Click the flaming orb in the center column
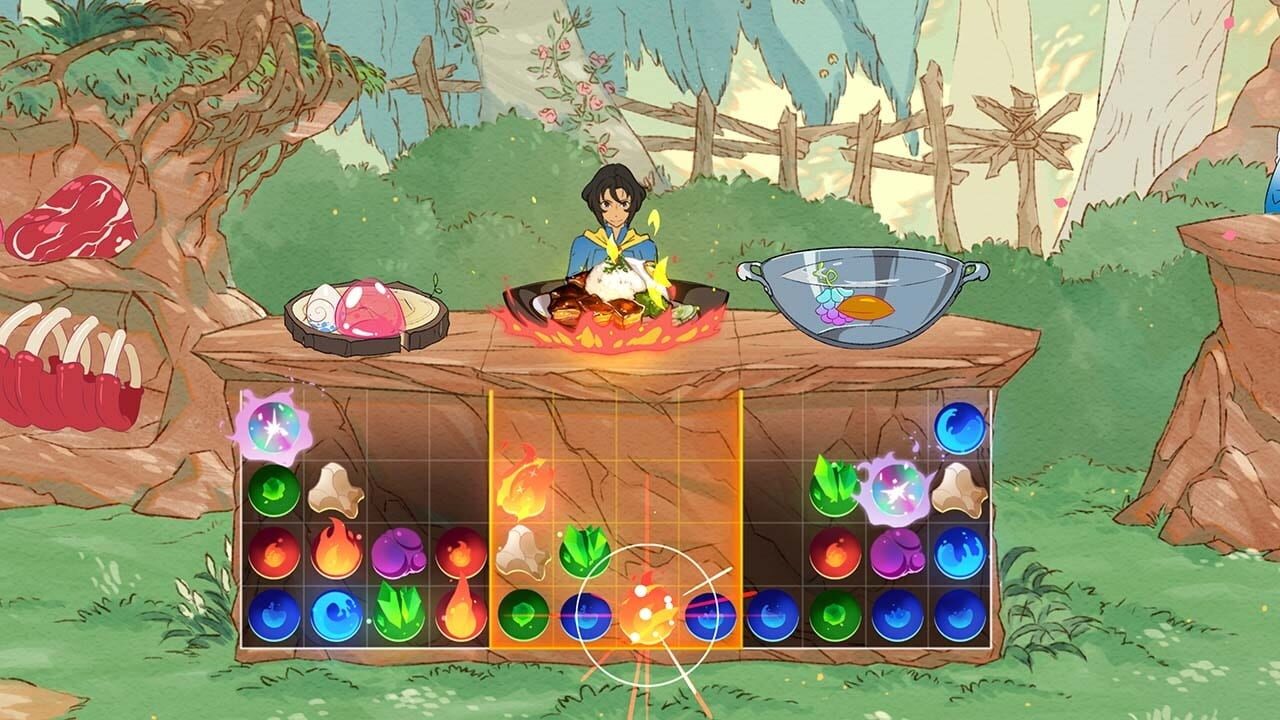1280x720 pixels. (524, 490)
